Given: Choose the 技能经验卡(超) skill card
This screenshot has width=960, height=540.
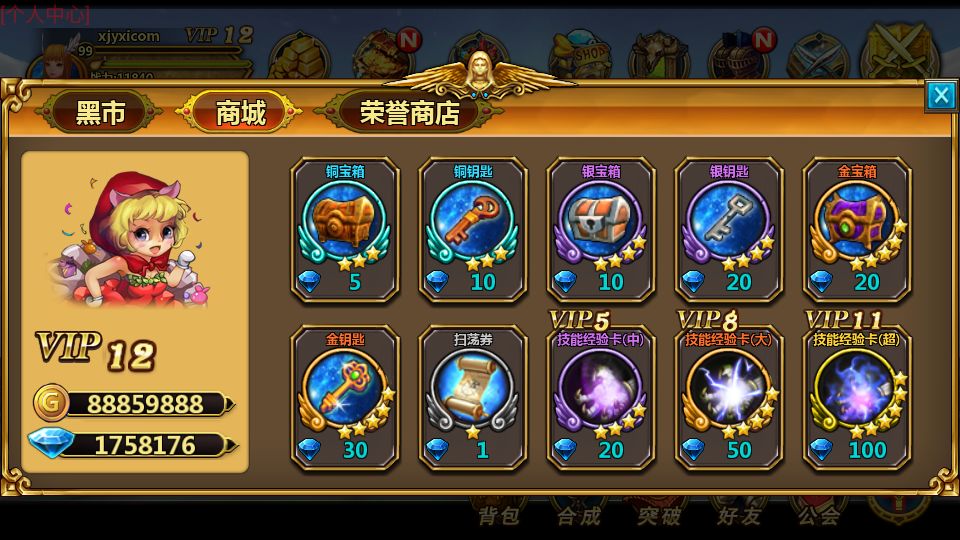Looking at the screenshot, I should pos(857,397).
